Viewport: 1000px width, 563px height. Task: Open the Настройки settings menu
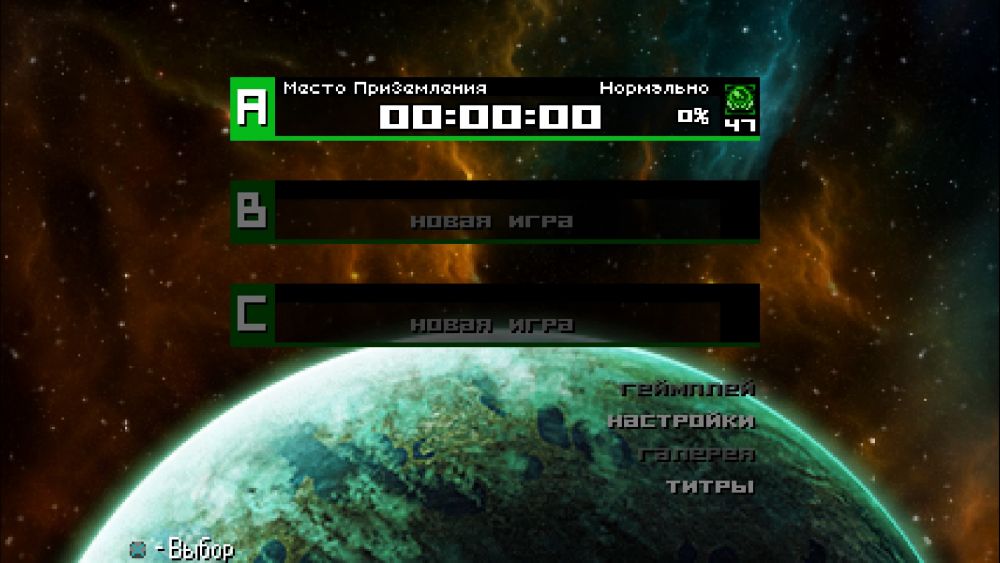pyautogui.click(x=681, y=421)
